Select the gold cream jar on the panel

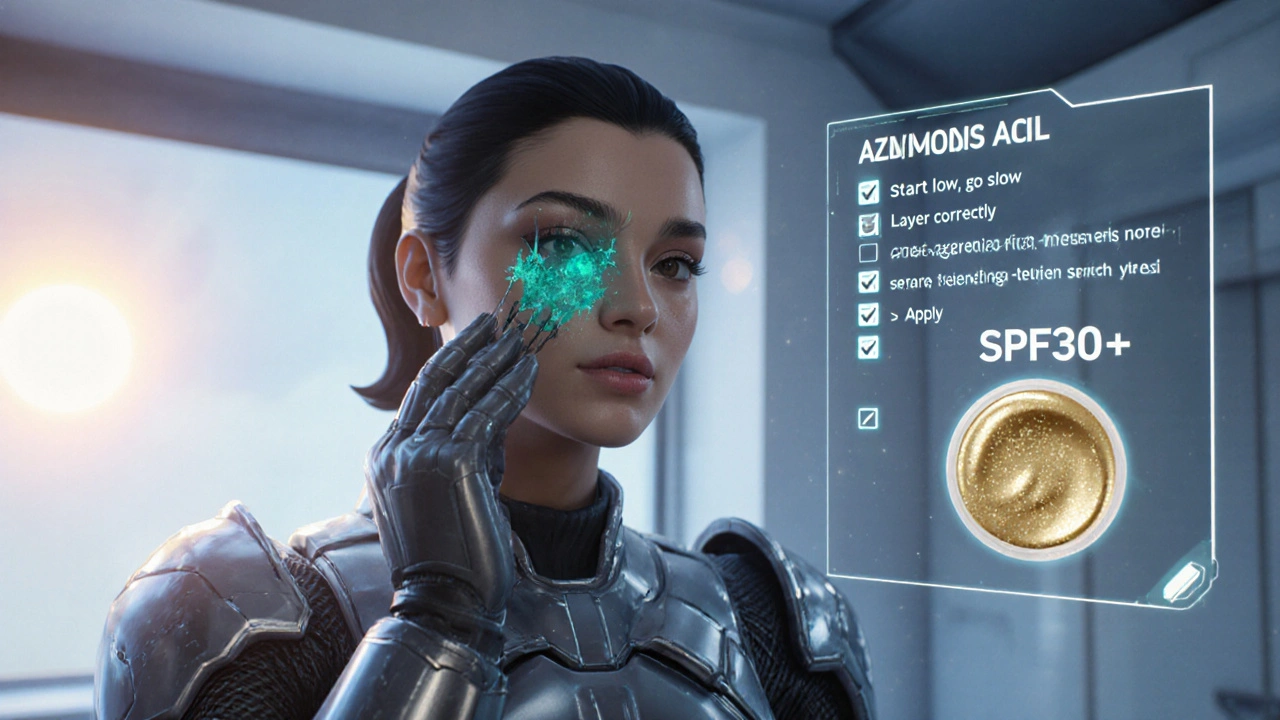coord(1036,468)
